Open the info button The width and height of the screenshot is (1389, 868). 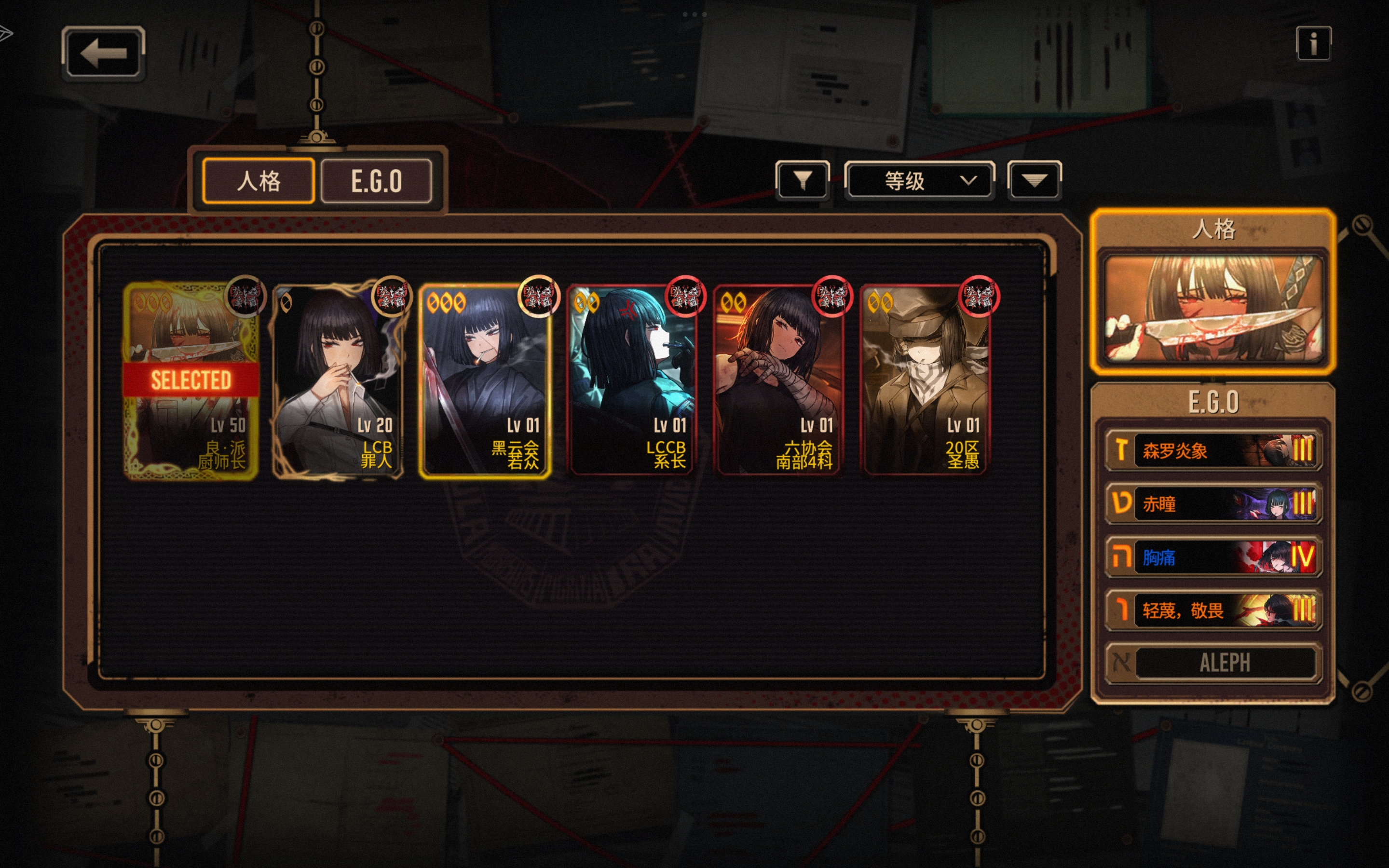point(1313,43)
